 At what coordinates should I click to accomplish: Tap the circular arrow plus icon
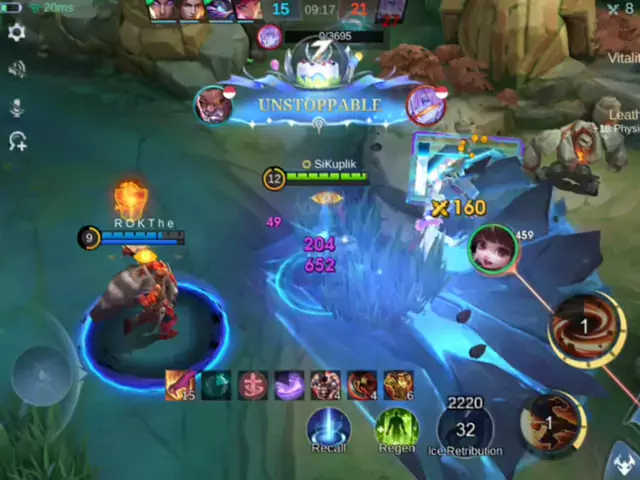pyautogui.click(x=17, y=141)
